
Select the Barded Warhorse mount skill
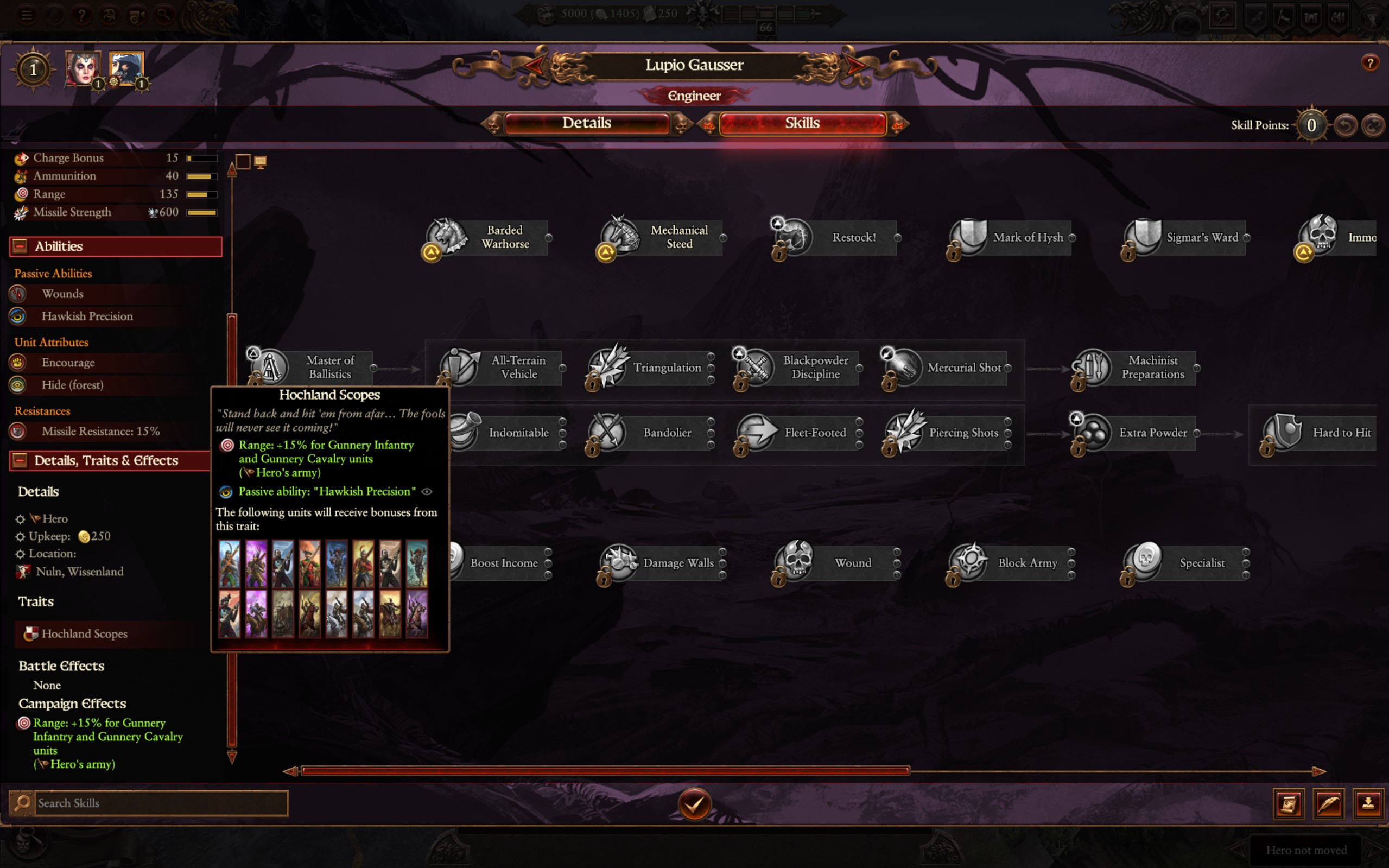pyautogui.click(x=488, y=237)
